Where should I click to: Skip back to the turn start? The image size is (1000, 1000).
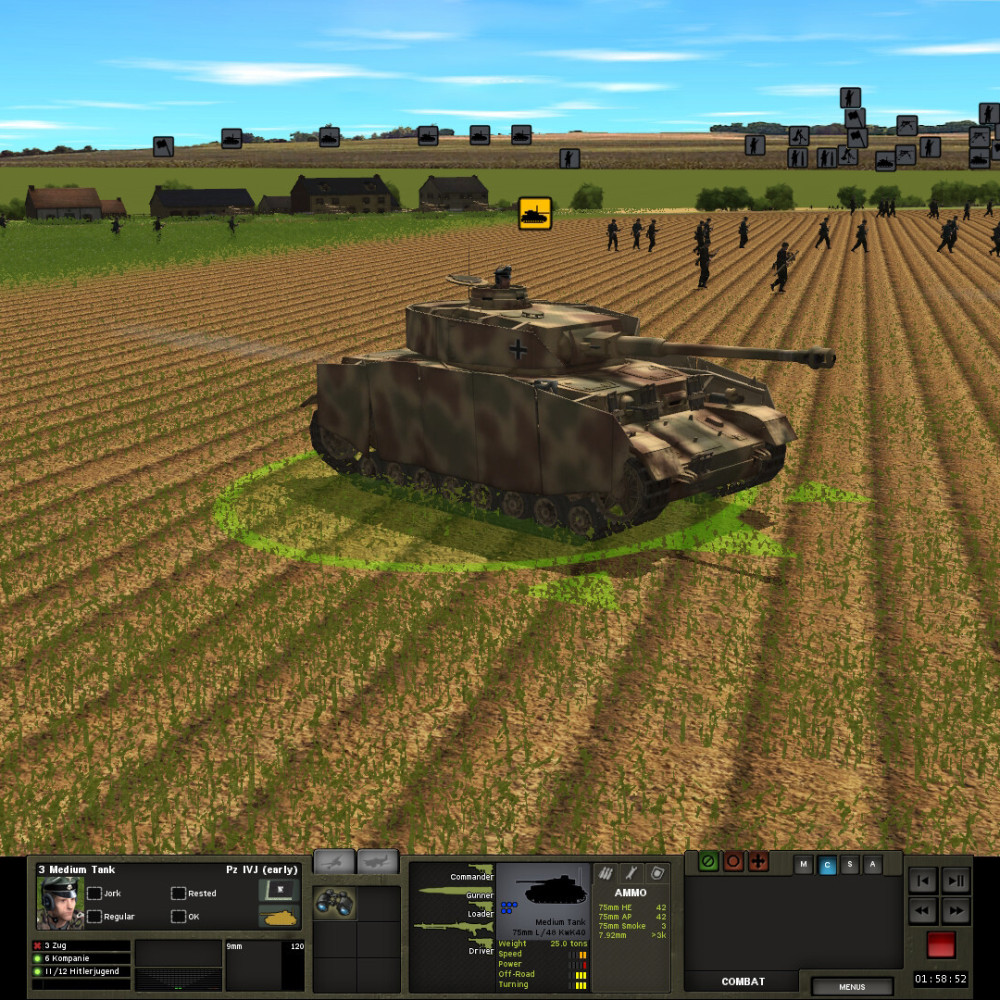coord(923,881)
